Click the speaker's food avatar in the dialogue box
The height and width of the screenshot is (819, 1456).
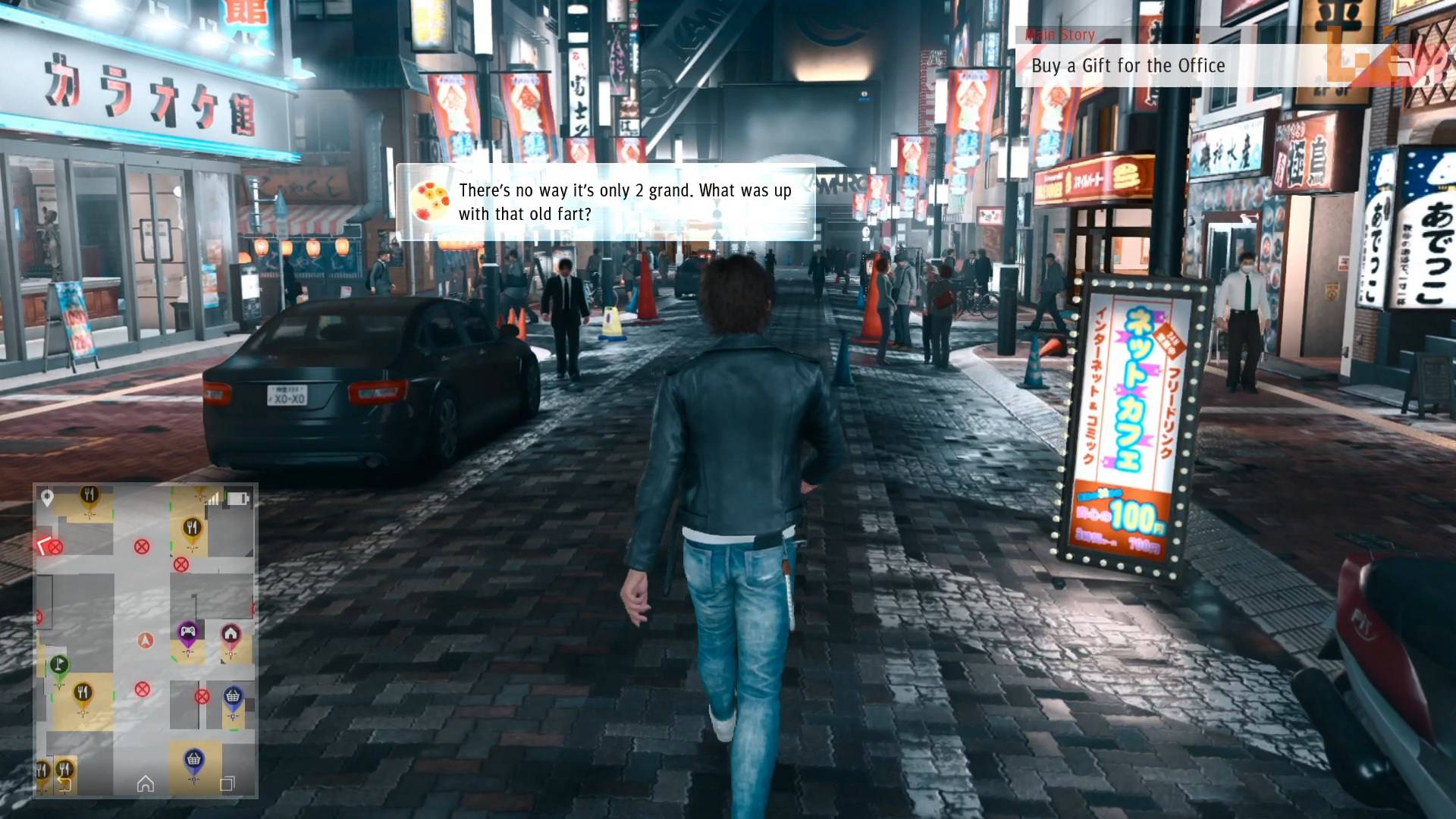point(432,199)
